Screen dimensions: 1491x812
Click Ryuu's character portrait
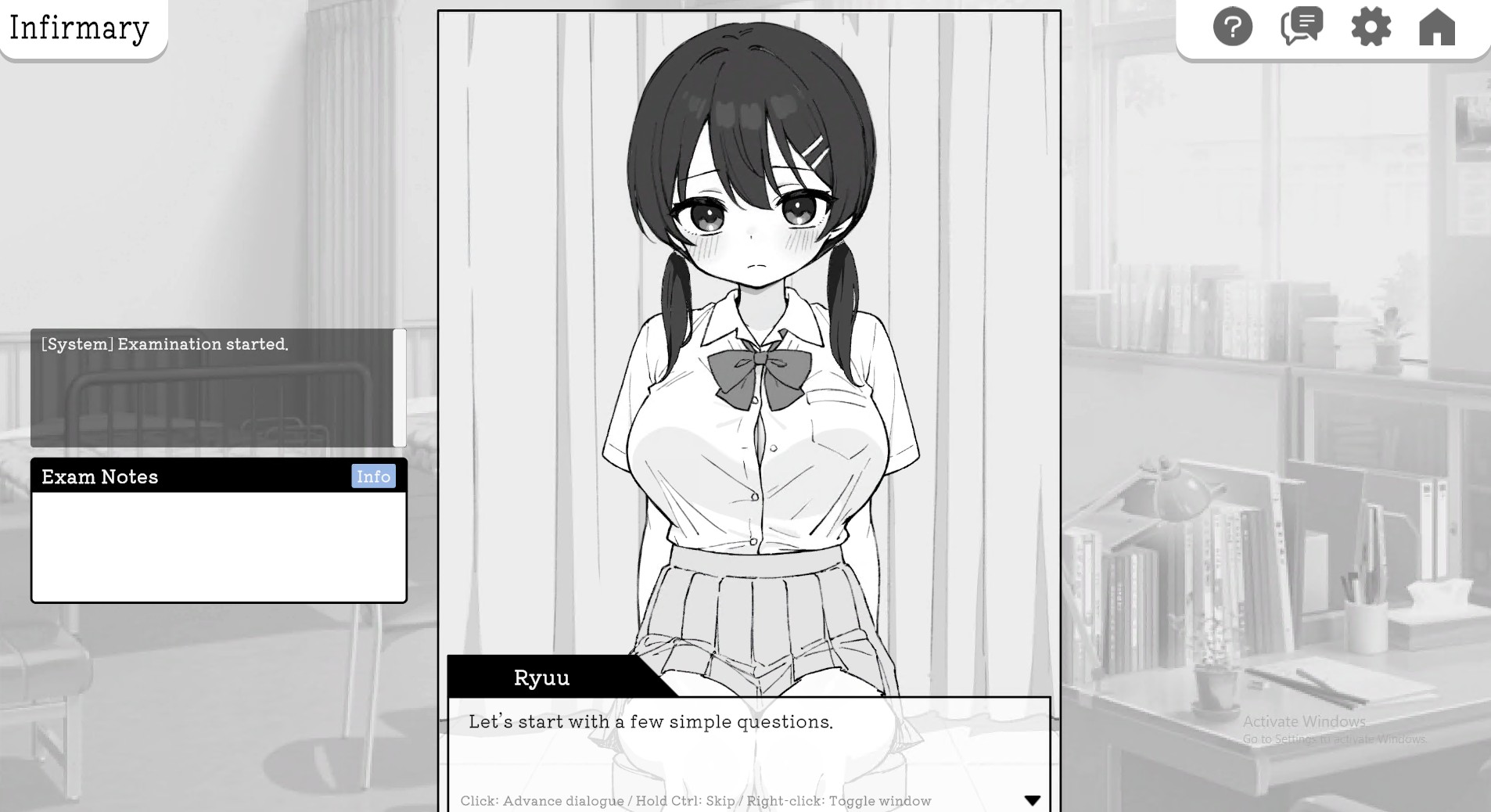(751, 313)
